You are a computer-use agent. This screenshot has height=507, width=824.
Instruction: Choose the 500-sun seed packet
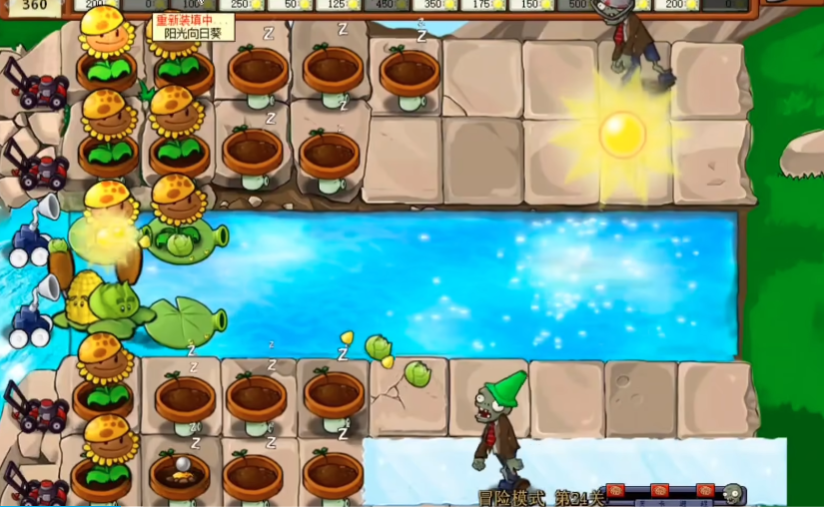pos(579,5)
